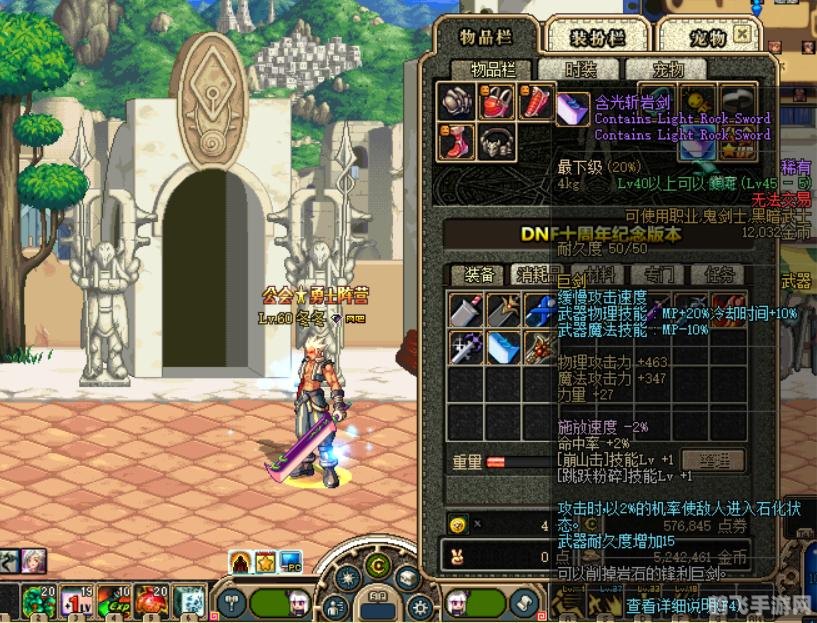
Task: Click the equipped grey gauntlet slot
Action: pyautogui.click(x=456, y=101)
